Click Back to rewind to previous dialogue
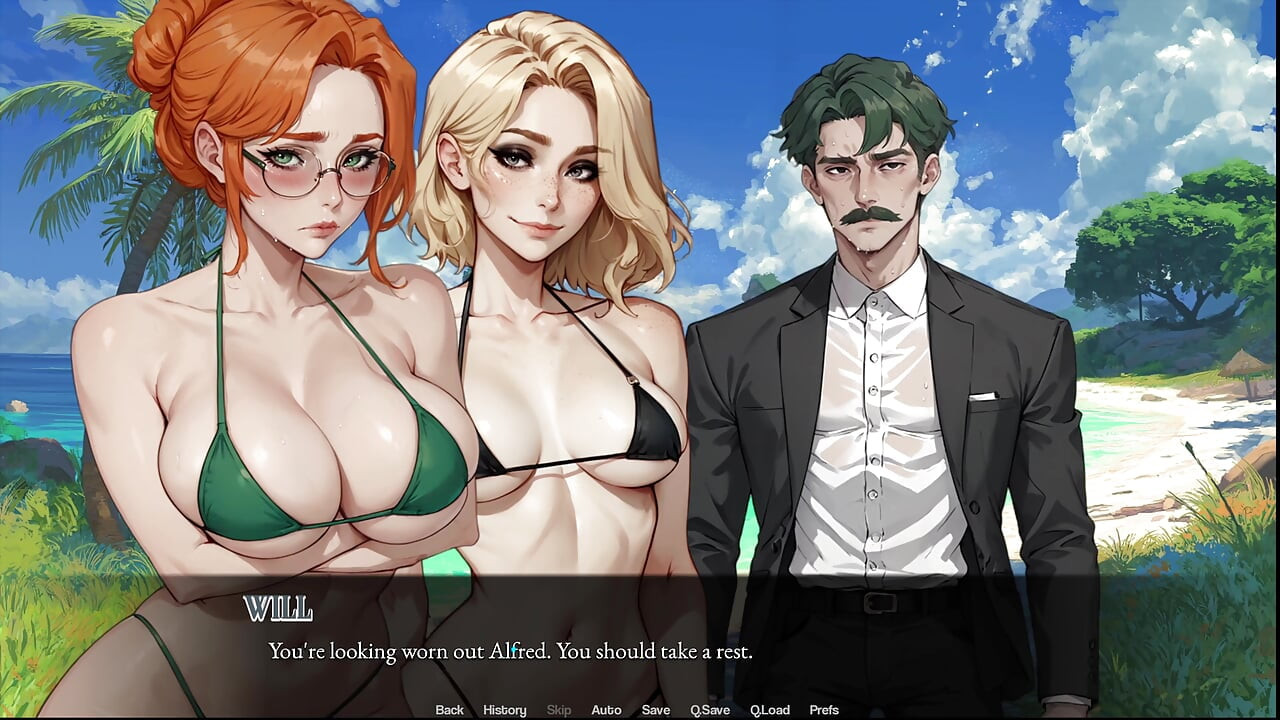Viewport: 1280px width, 720px height. pyautogui.click(x=449, y=709)
